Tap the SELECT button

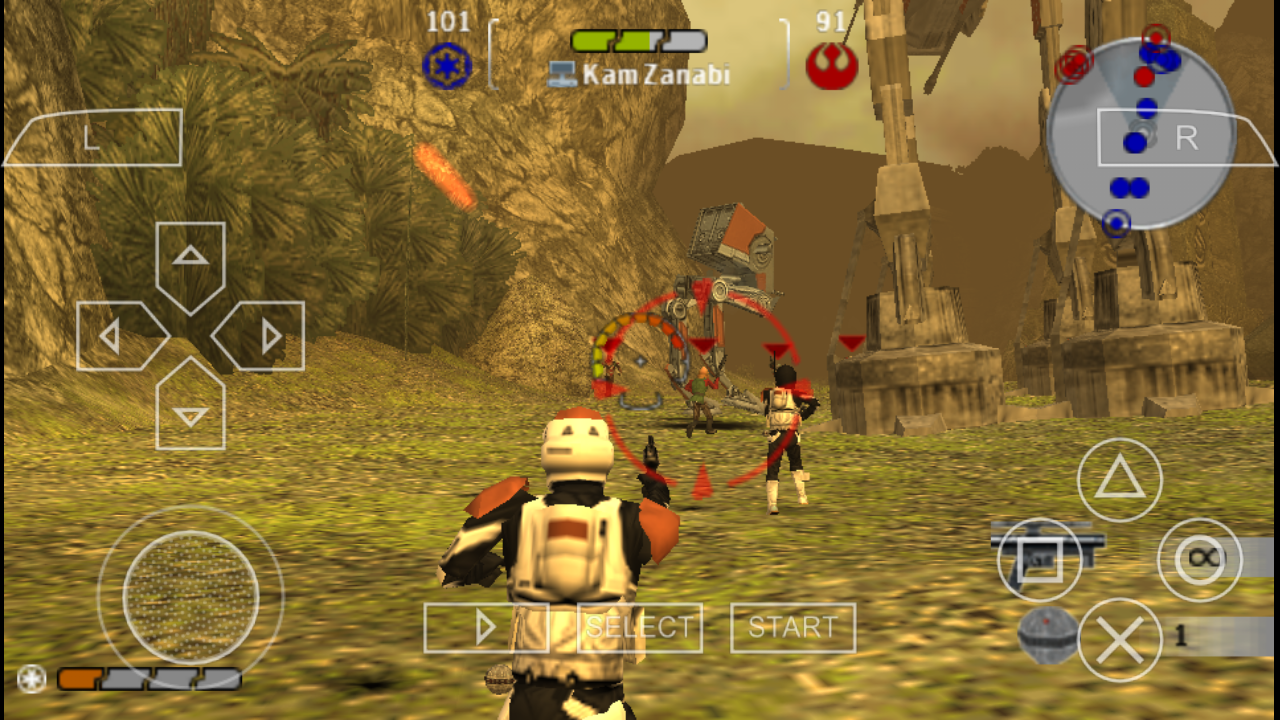click(639, 627)
